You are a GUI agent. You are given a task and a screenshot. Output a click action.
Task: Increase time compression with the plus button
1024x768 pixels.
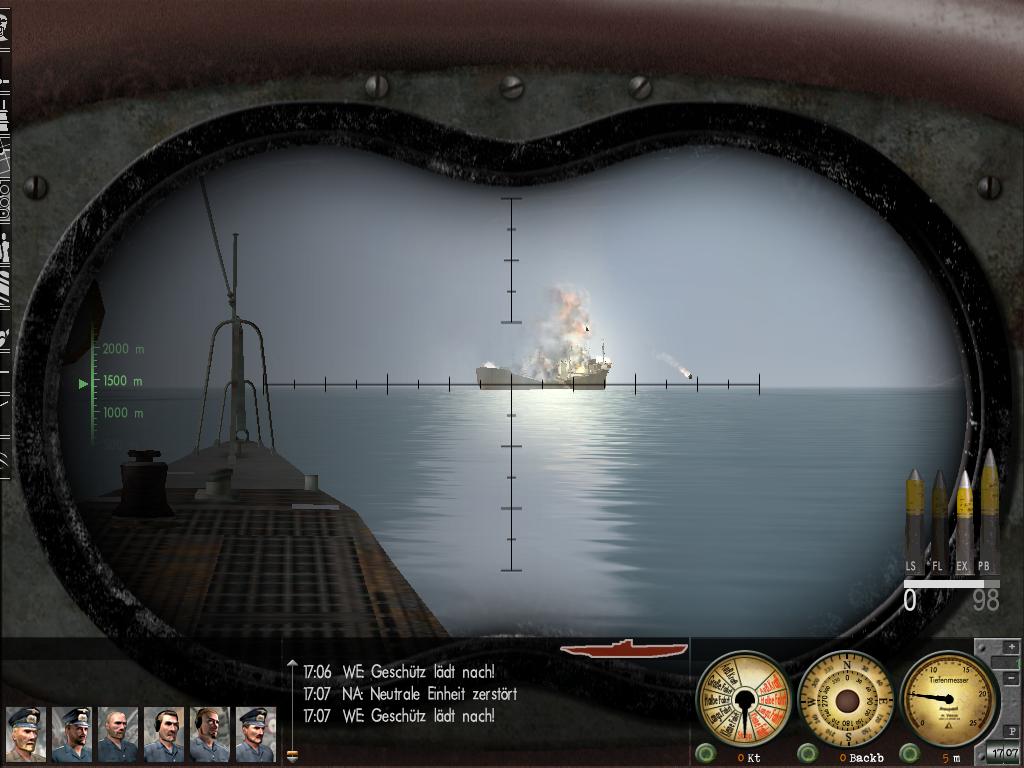point(1012,647)
